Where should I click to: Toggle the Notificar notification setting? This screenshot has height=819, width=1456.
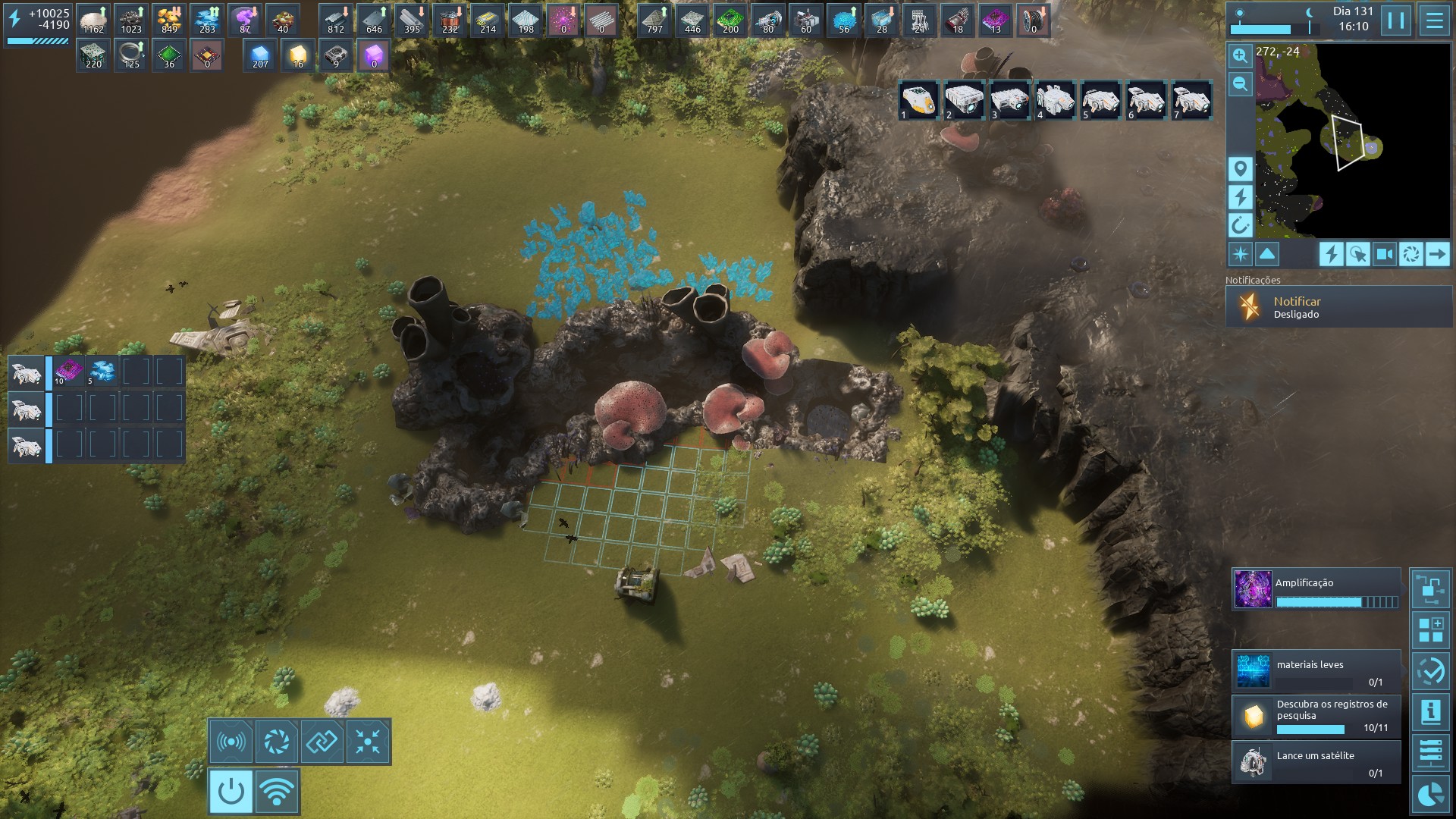click(x=1338, y=307)
